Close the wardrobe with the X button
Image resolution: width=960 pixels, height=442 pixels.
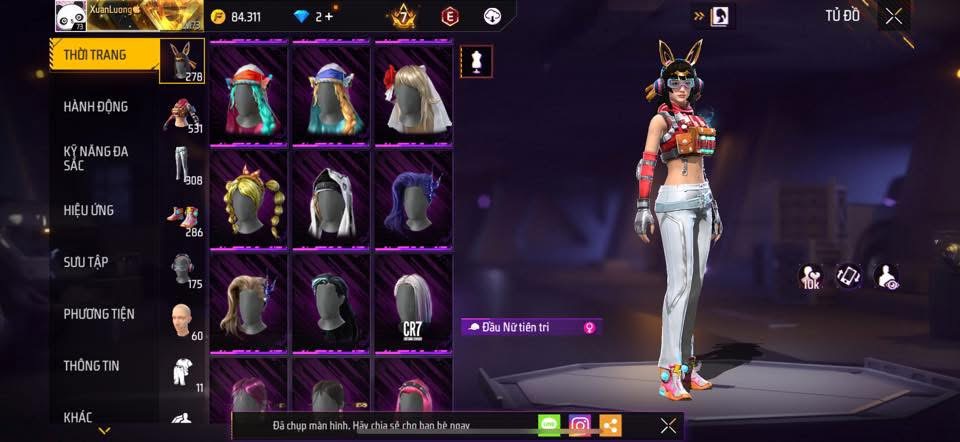(893, 15)
